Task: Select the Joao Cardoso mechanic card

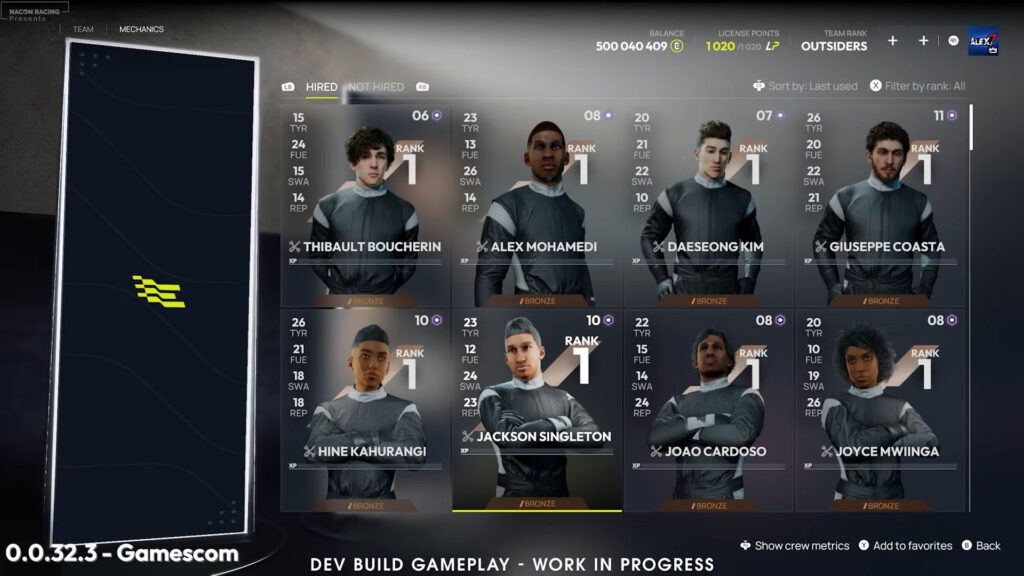Action: coord(709,410)
